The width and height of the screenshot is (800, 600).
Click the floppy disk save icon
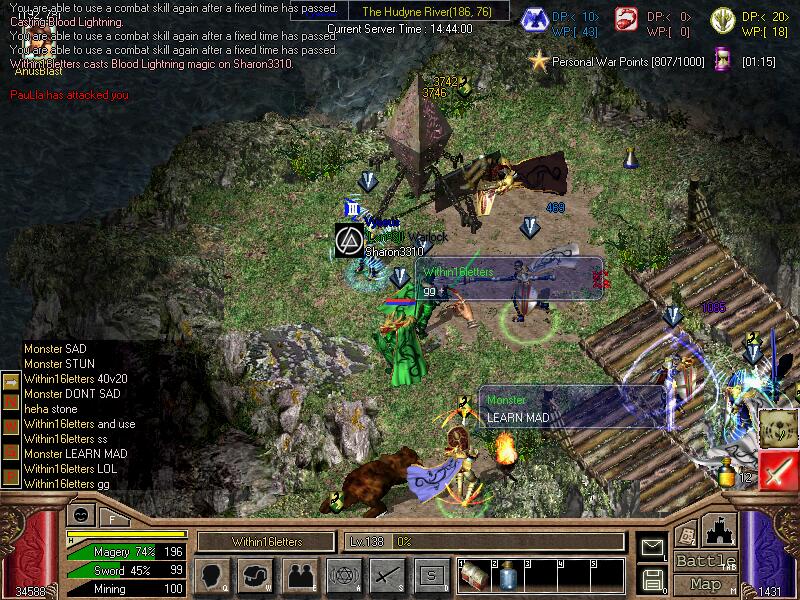coord(653,577)
